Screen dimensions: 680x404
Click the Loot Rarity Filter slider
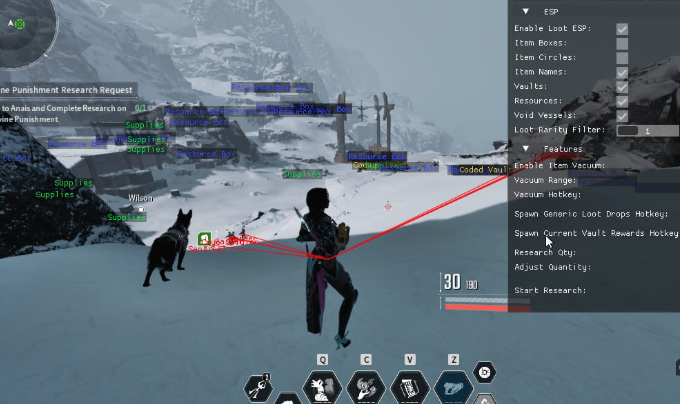coord(647,130)
